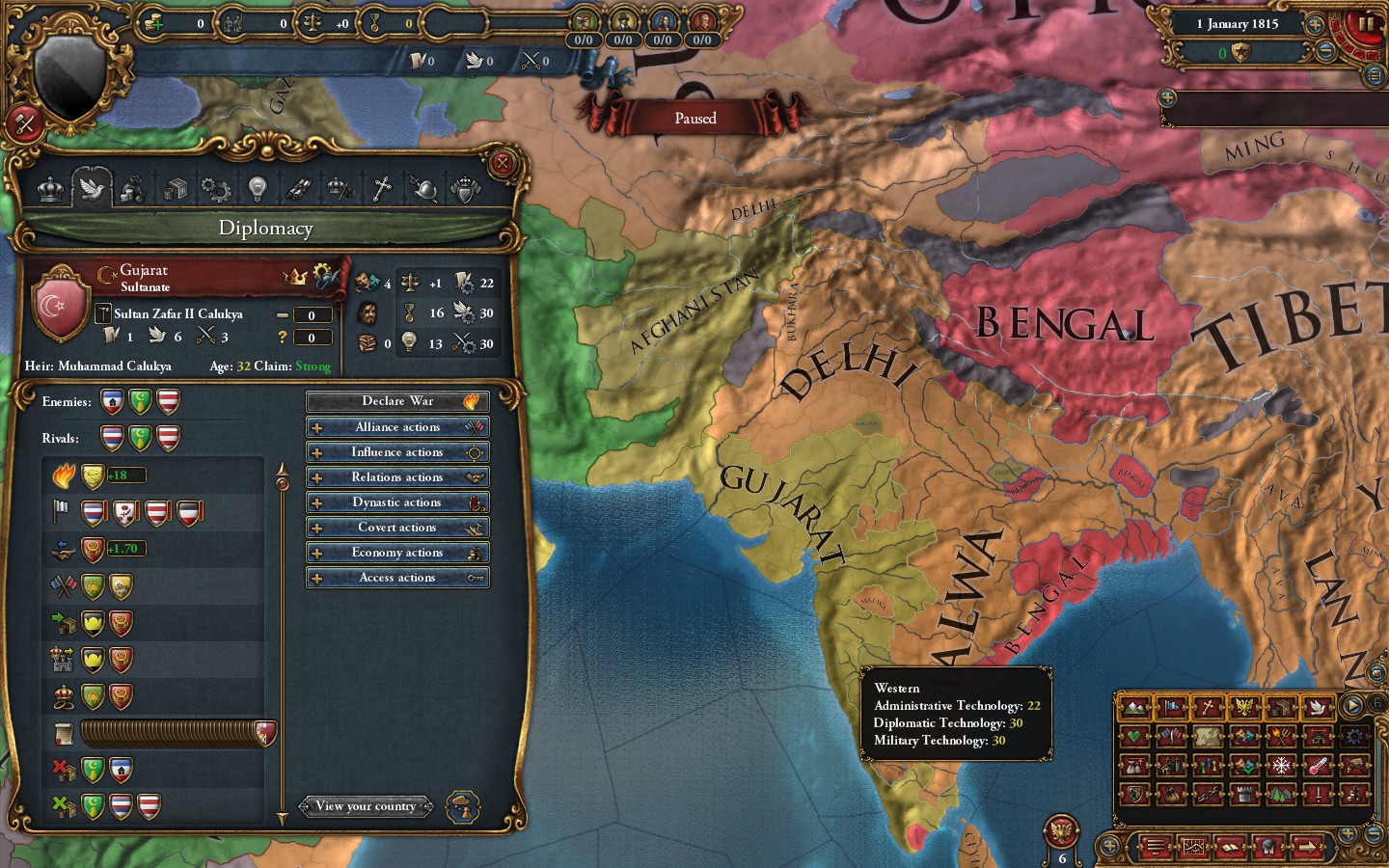Open the Trade mapmode (goods crate icon)
1389x868 pixels.
(x=1283, y=707)
